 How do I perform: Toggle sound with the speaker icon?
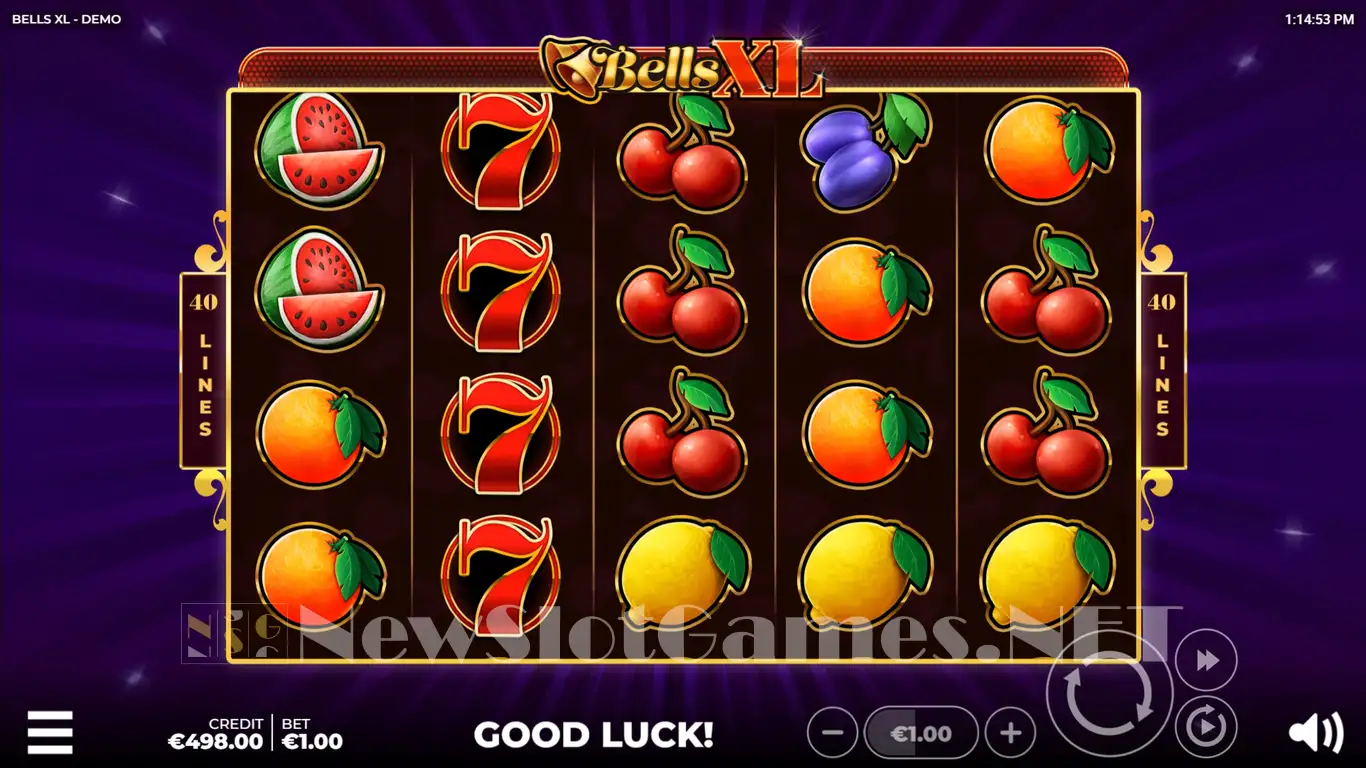pyautogui.click(x=1315, y=734)
